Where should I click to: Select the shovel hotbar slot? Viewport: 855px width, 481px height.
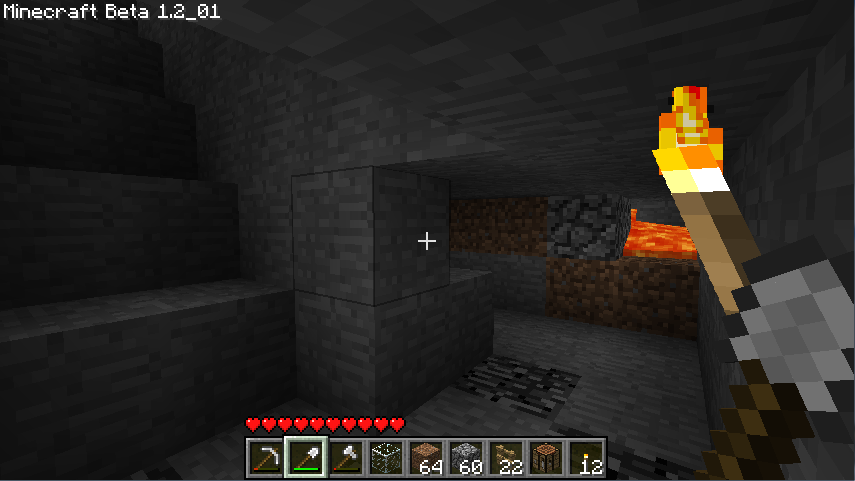[306, 459]
